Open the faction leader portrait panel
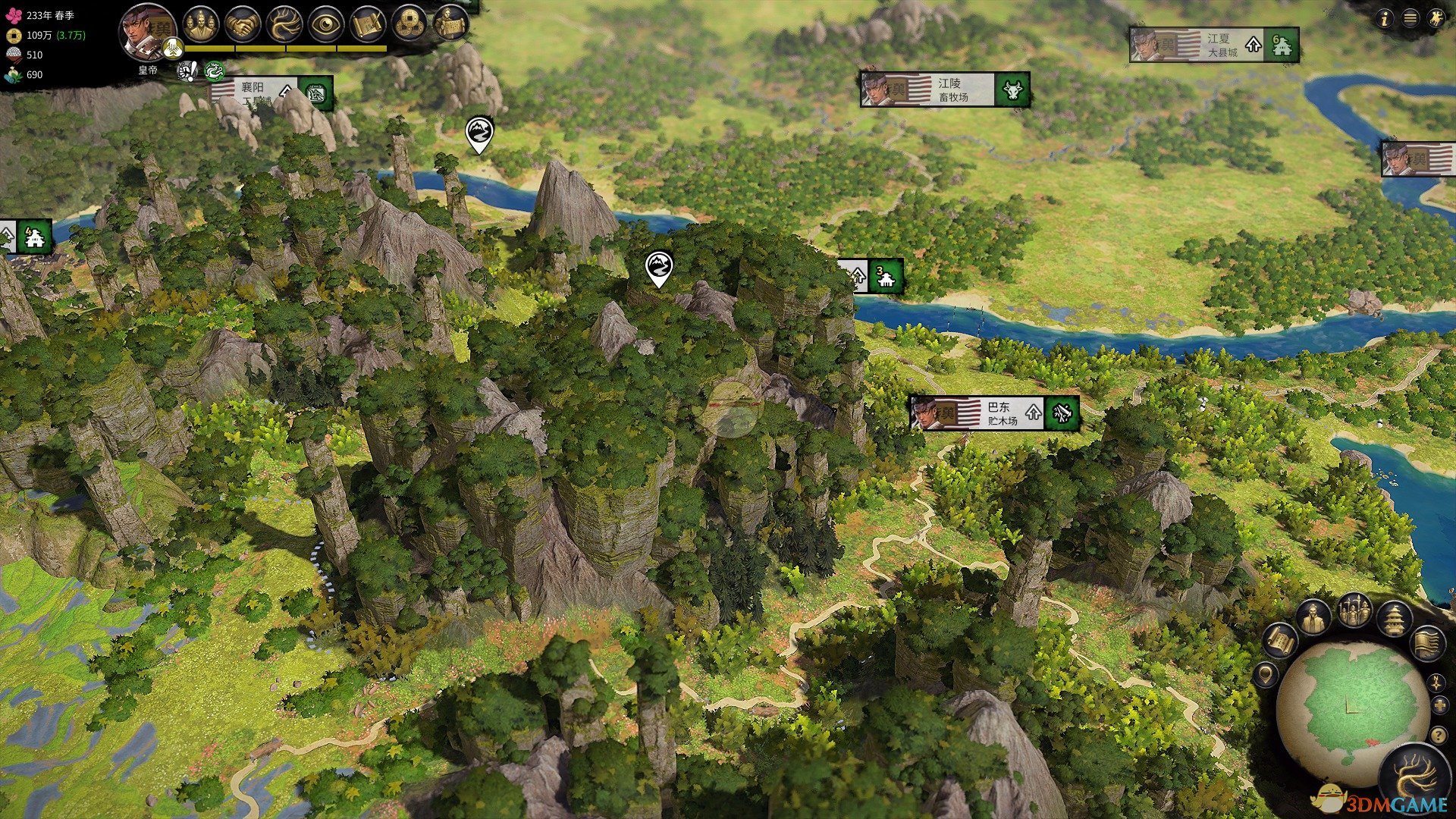 tap(147, 32)
